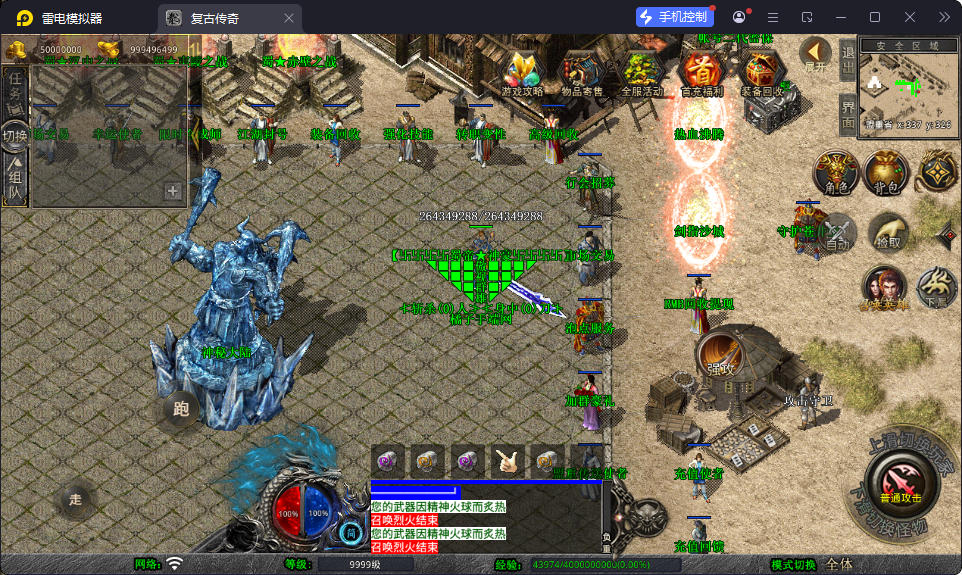Activate the 跑 run button
Image resolution: width=962 pixels, height=575 pixels.
coord(181,408)
